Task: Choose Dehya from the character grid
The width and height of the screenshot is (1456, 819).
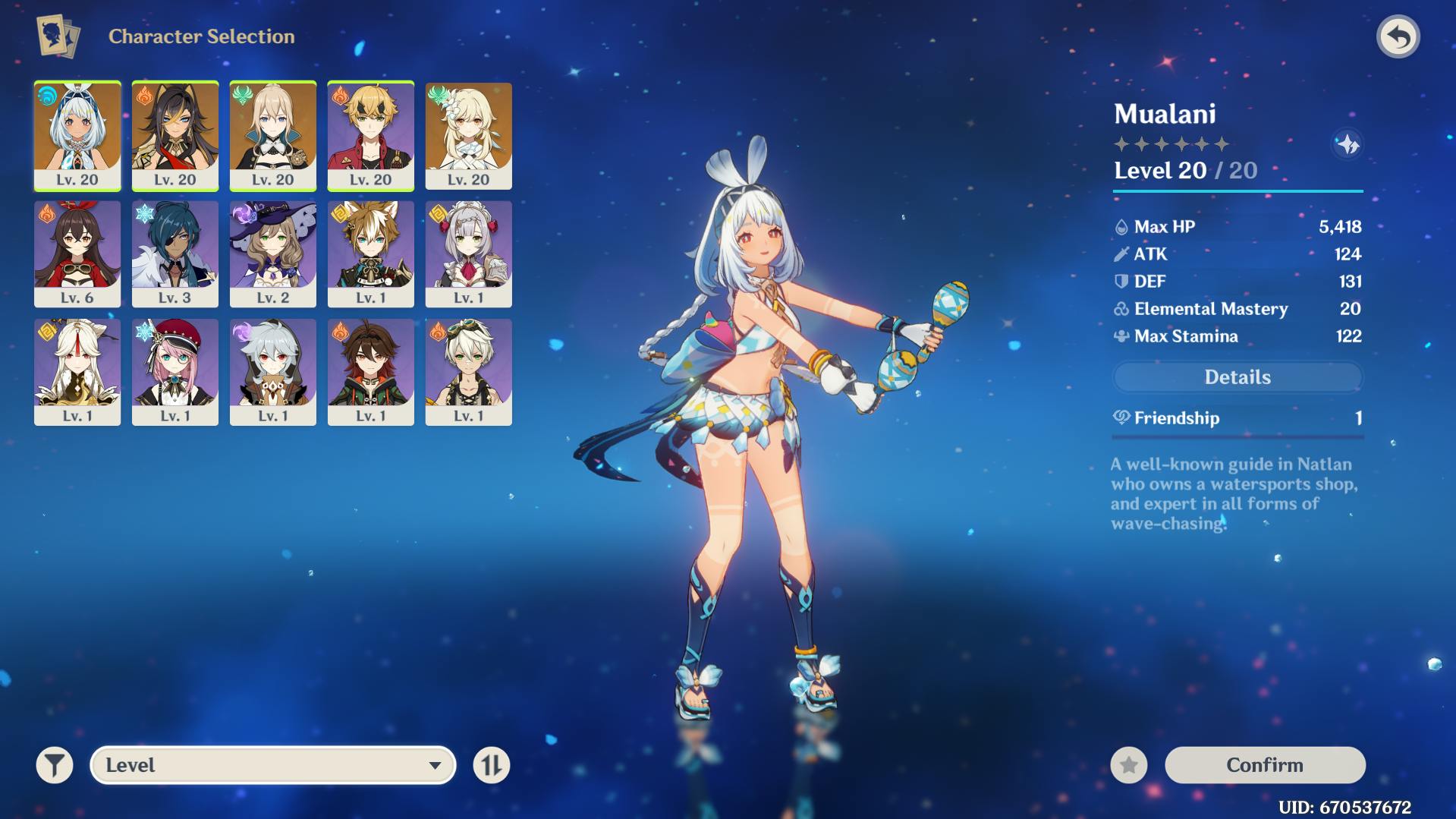Action: point(175,135)
